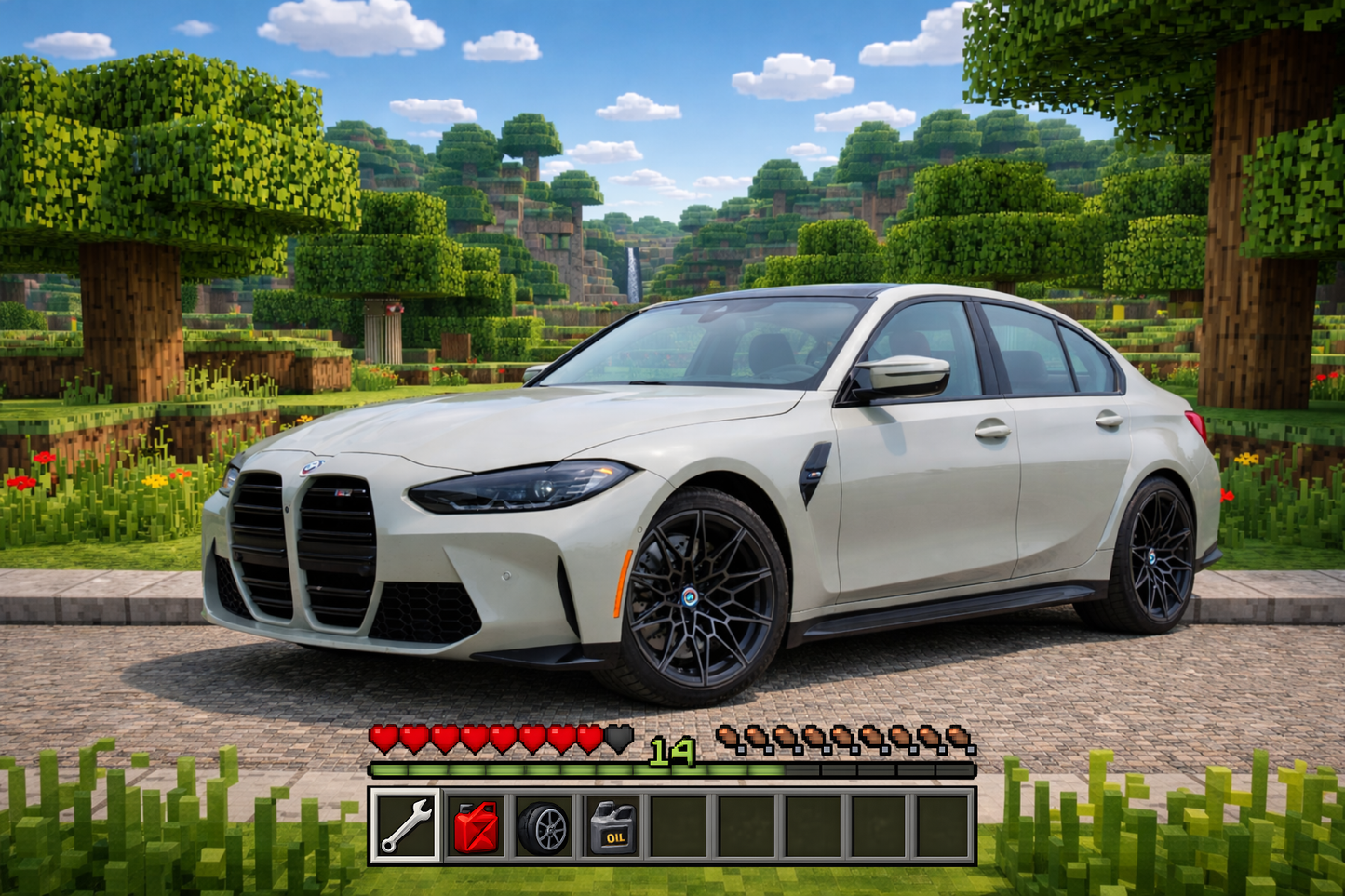Select the OIL can item
The height and width of the screenshot is (896, 1345).
tap(612, 826)
